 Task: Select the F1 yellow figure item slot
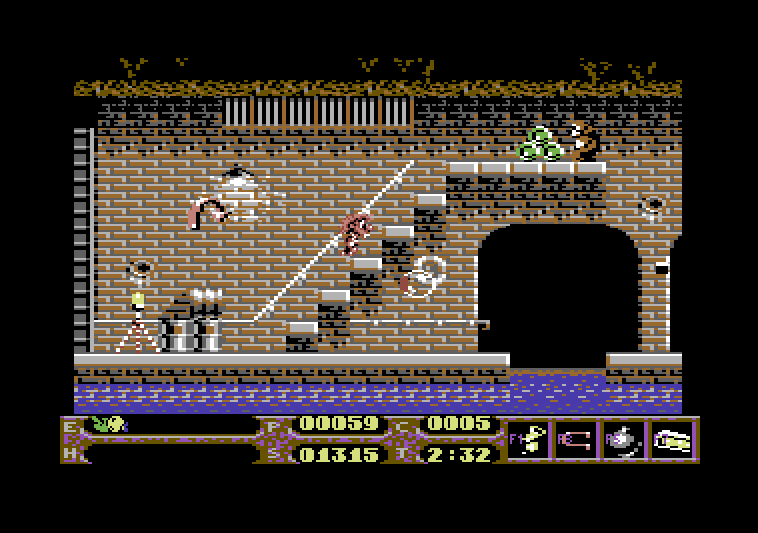[x=530, y=440]
